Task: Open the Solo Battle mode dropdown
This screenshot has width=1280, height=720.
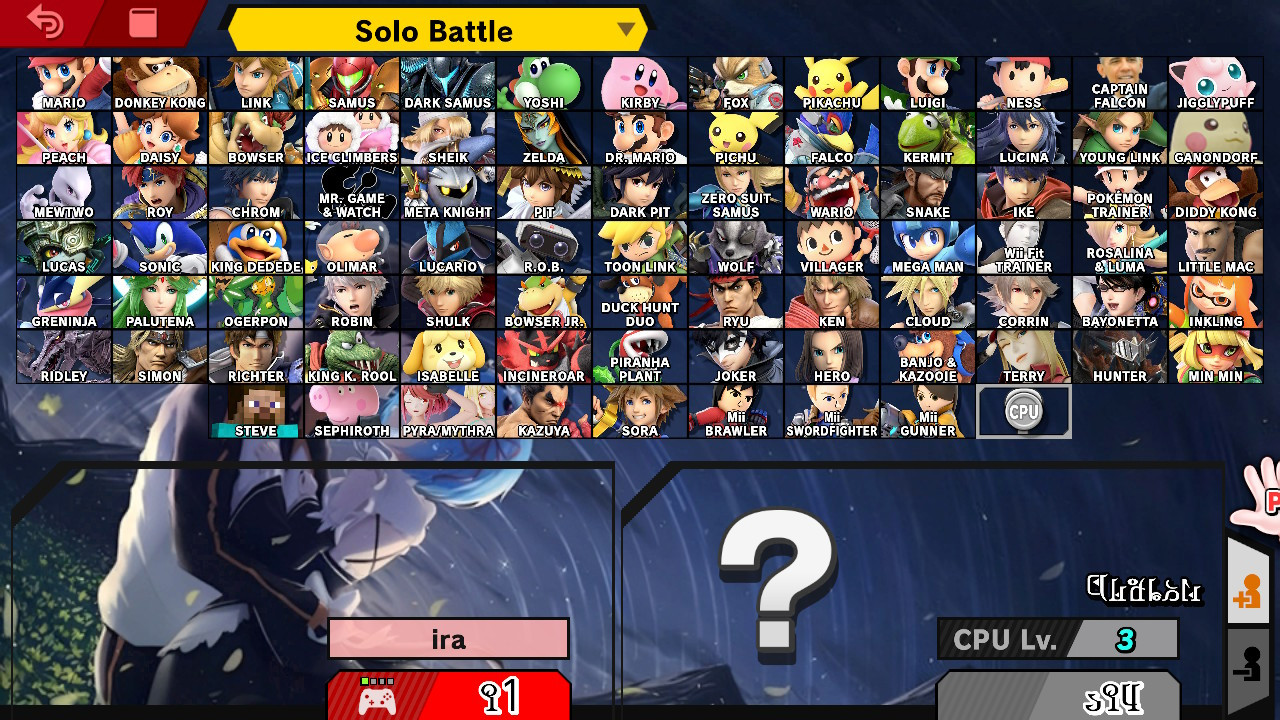Action: click(x=435, y=30)
